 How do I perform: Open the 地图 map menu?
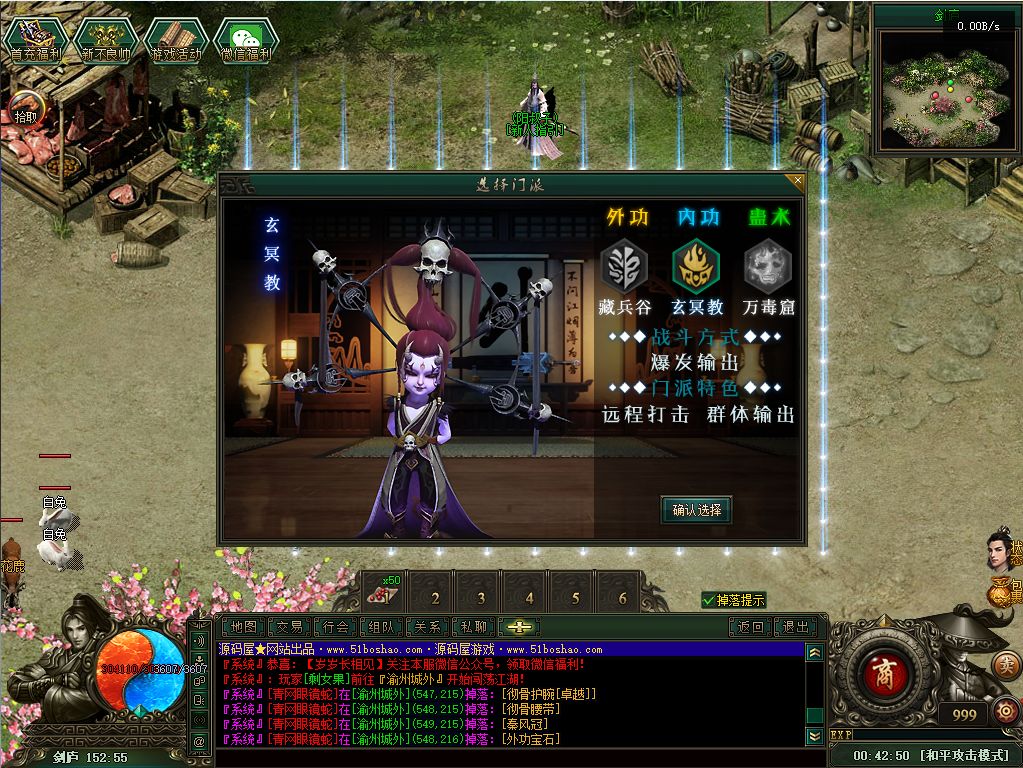coord(244,627)
